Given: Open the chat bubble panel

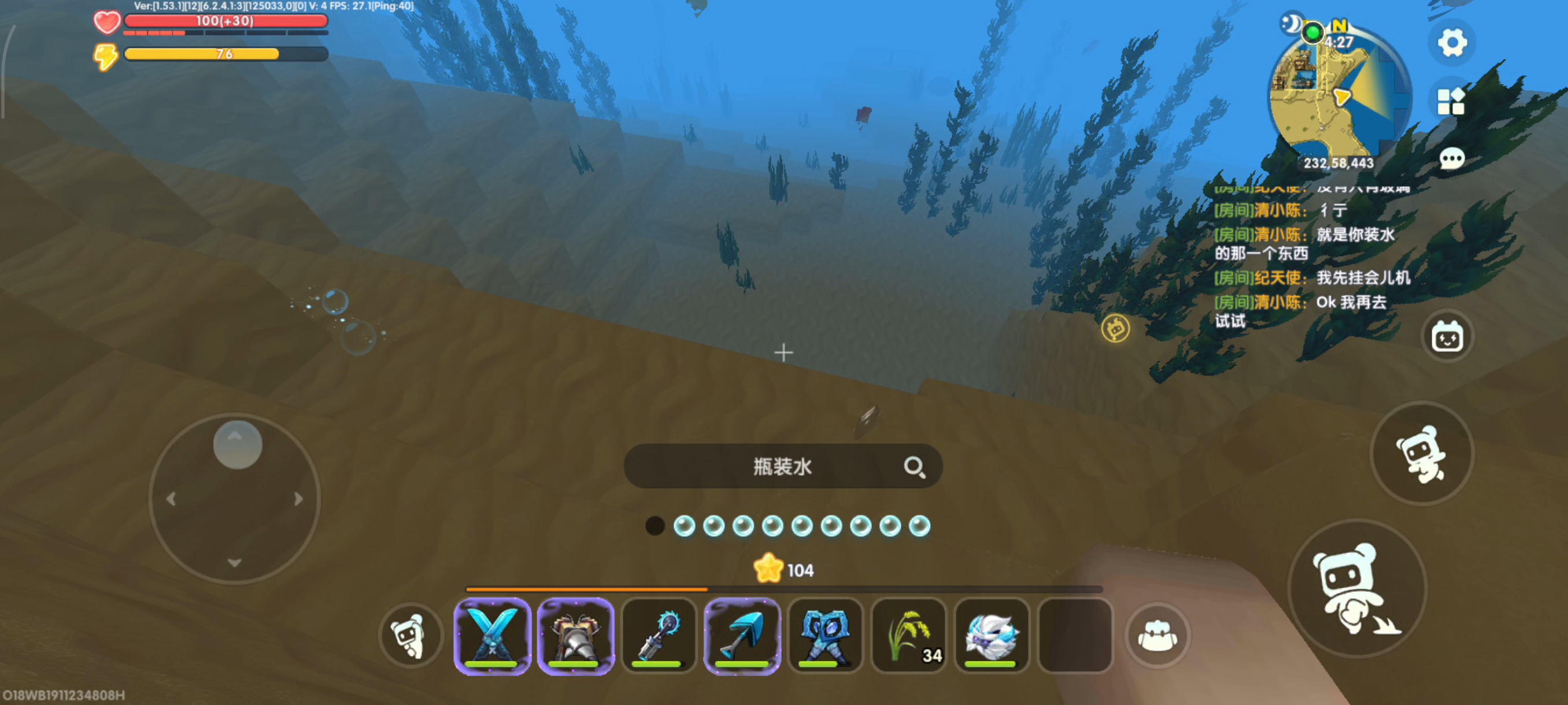Looking at the screenshot, I should click(x=1452, y=158).
